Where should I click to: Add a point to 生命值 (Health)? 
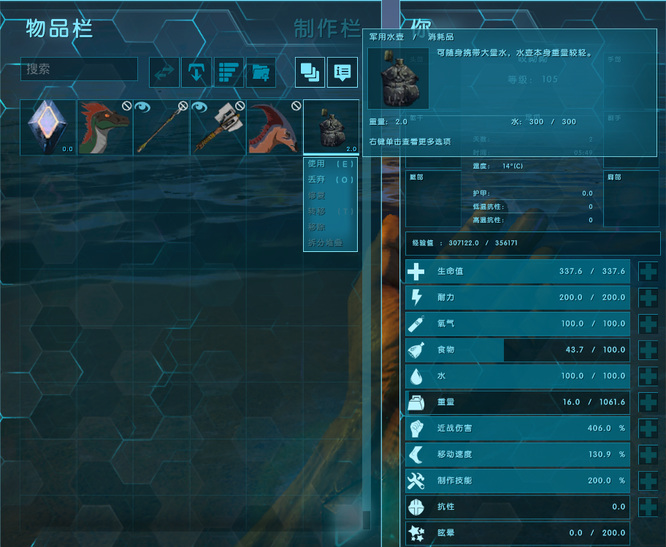647,271
